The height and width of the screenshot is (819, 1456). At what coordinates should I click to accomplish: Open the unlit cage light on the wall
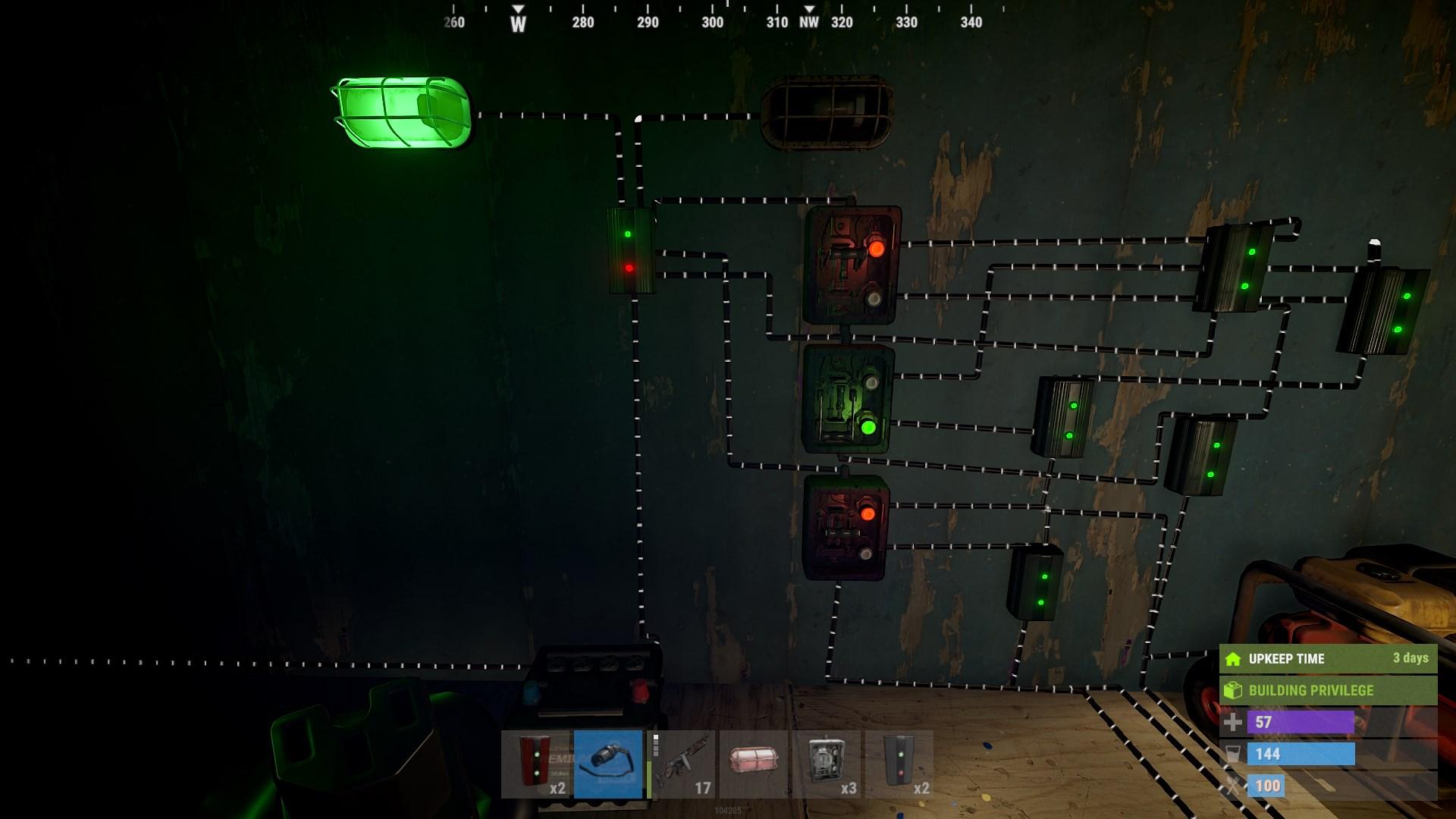click(x=827, y=114)
